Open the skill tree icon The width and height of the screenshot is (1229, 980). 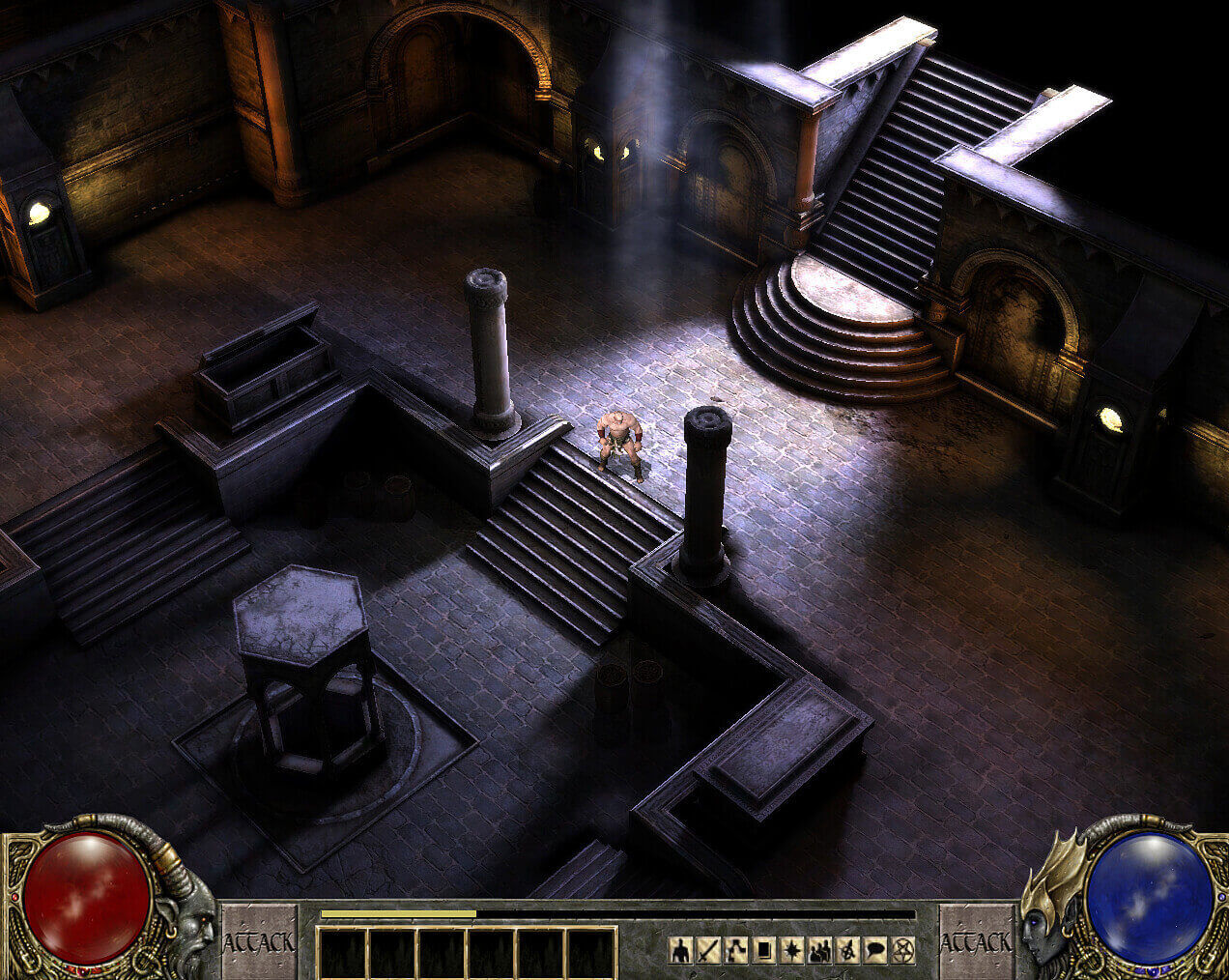click(736, 951)
